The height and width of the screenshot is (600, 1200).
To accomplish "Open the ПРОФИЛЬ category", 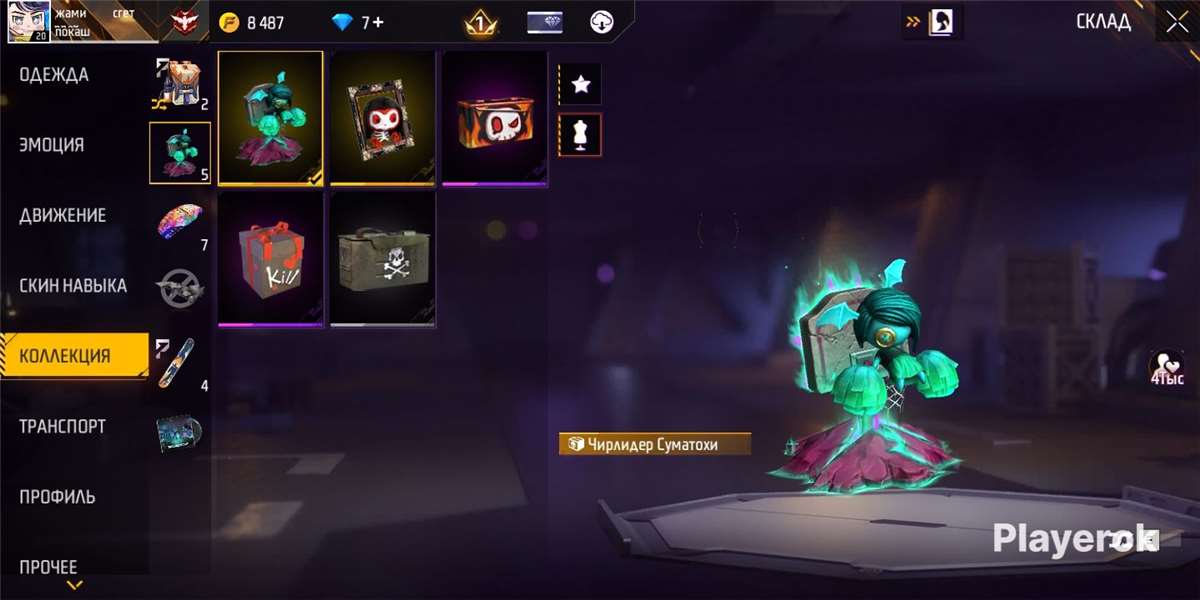I will (x=57, y=497).
